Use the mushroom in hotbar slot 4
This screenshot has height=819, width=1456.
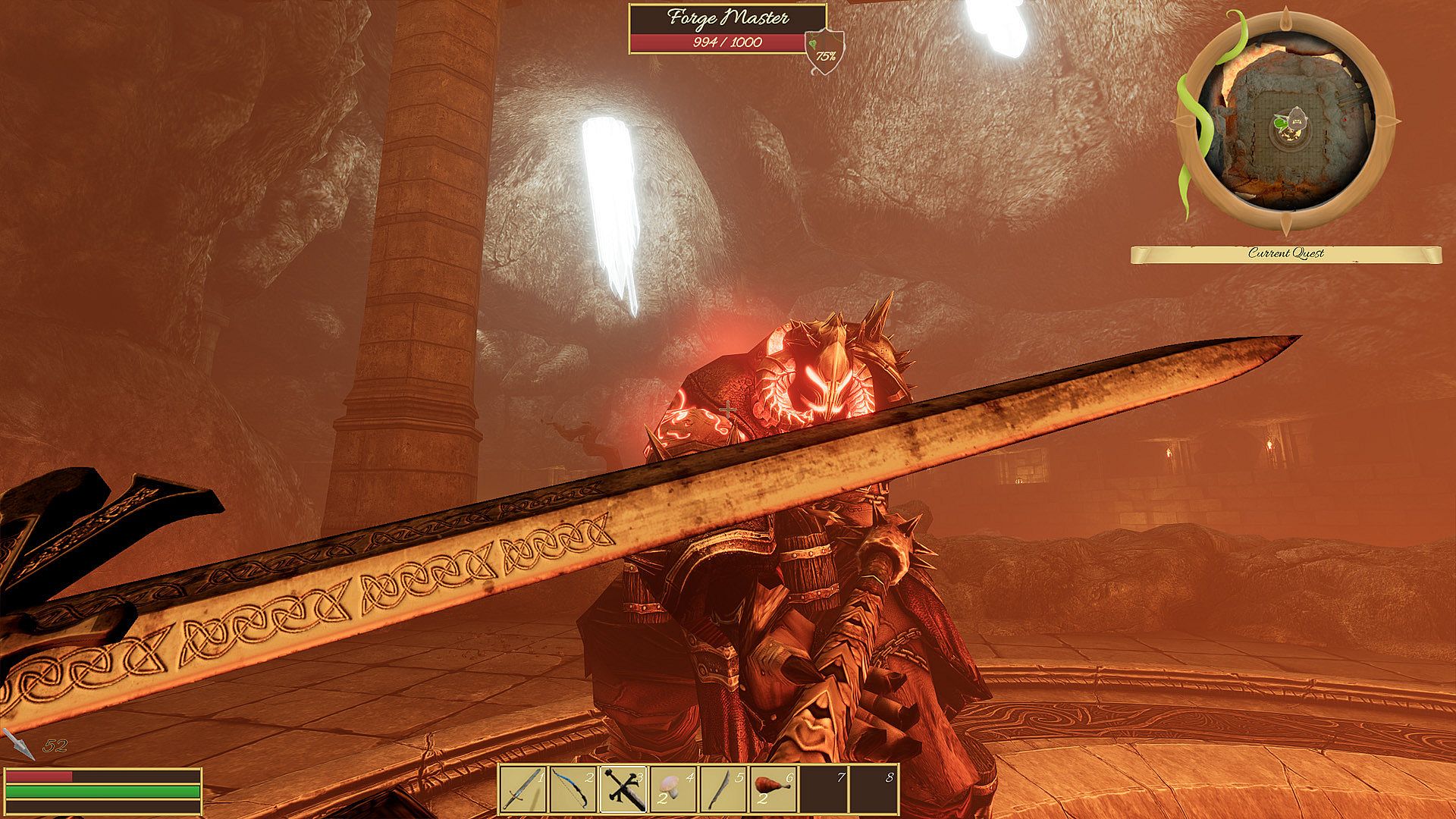tap(673, 789)
